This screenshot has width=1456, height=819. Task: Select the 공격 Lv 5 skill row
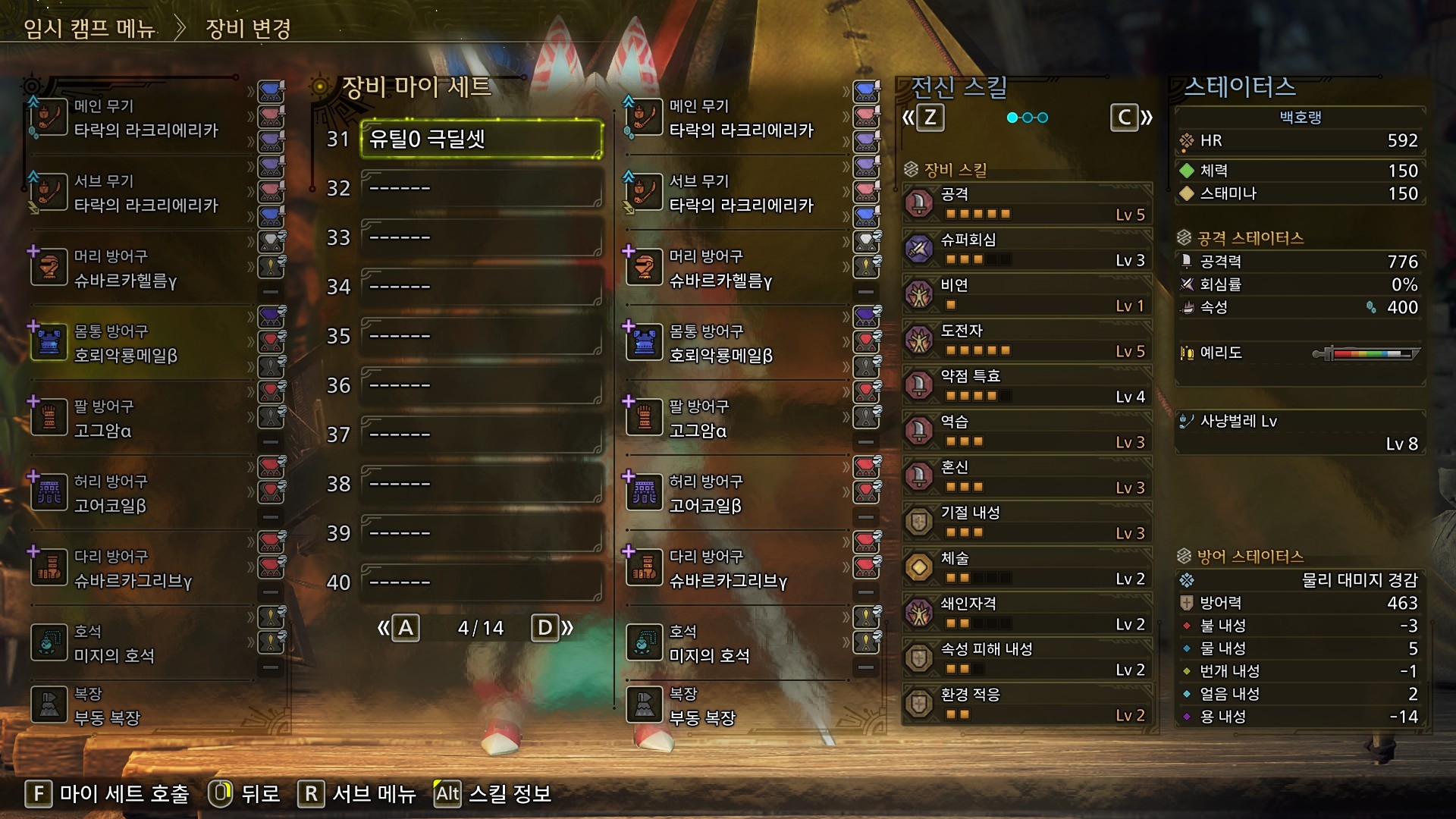1027,204
